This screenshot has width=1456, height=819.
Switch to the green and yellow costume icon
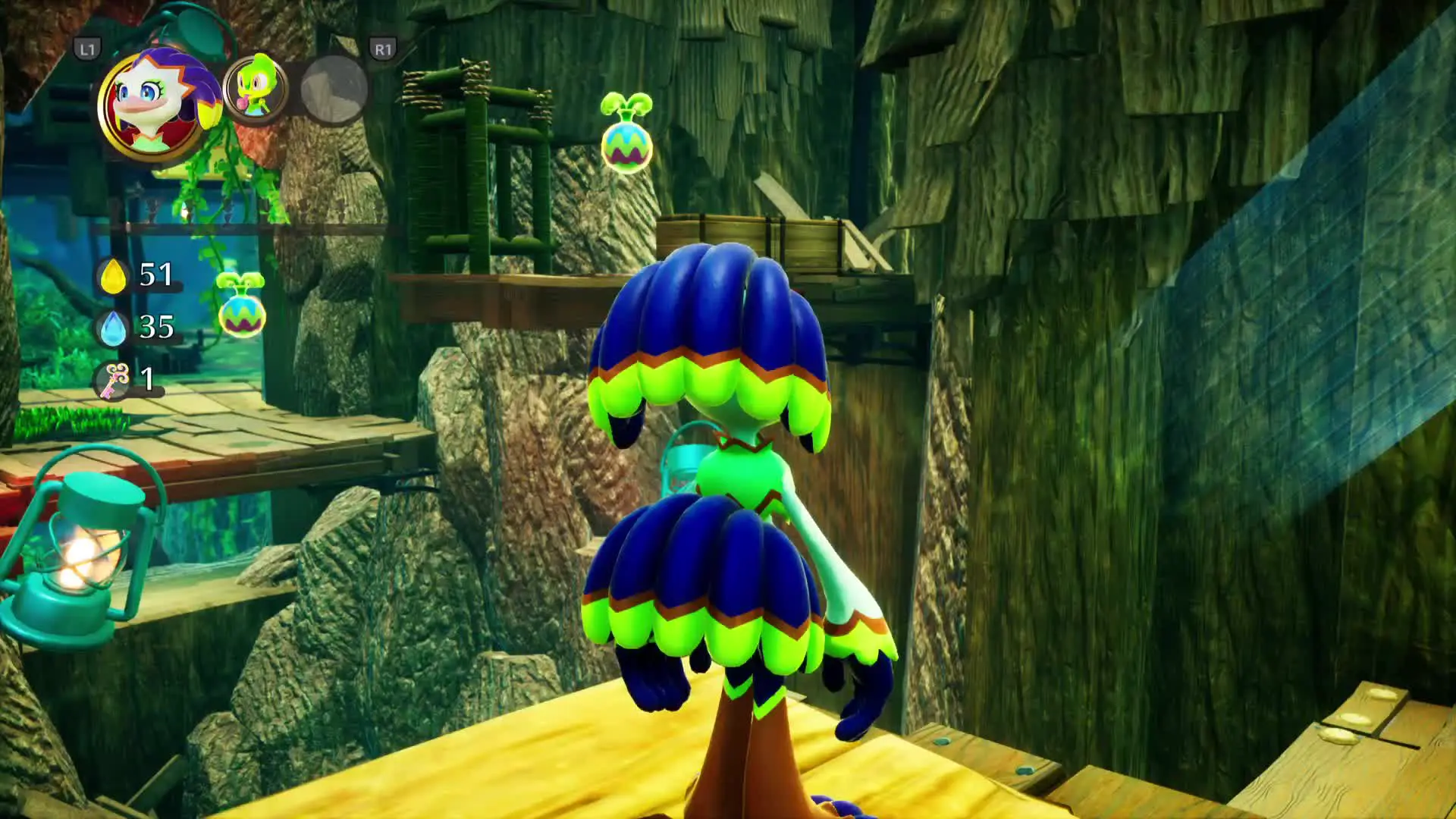click(256, 88)
